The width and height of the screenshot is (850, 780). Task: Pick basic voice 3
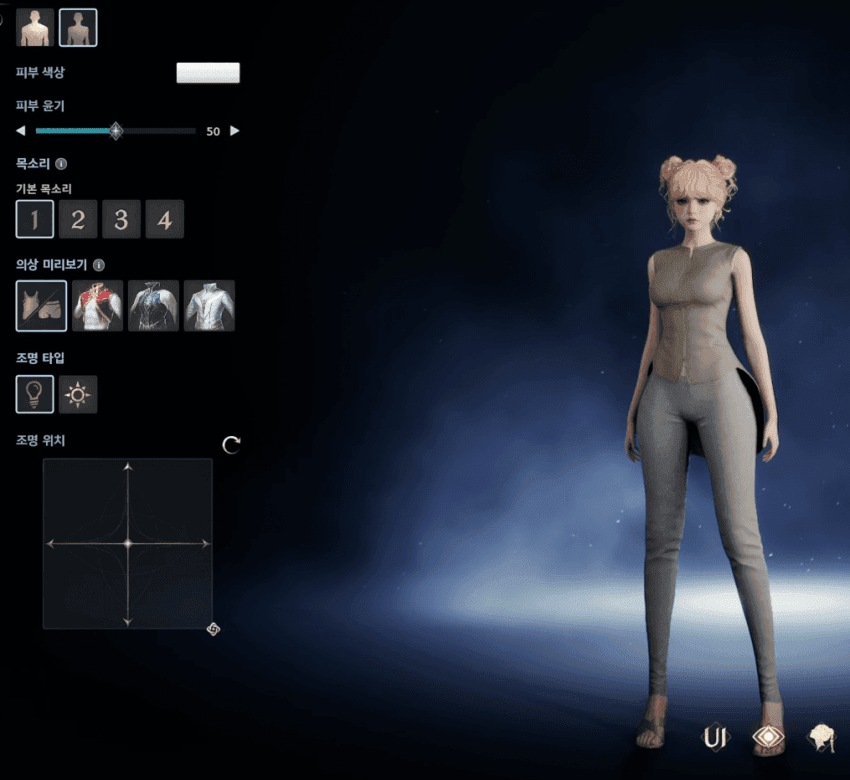(x=121, y=219)
